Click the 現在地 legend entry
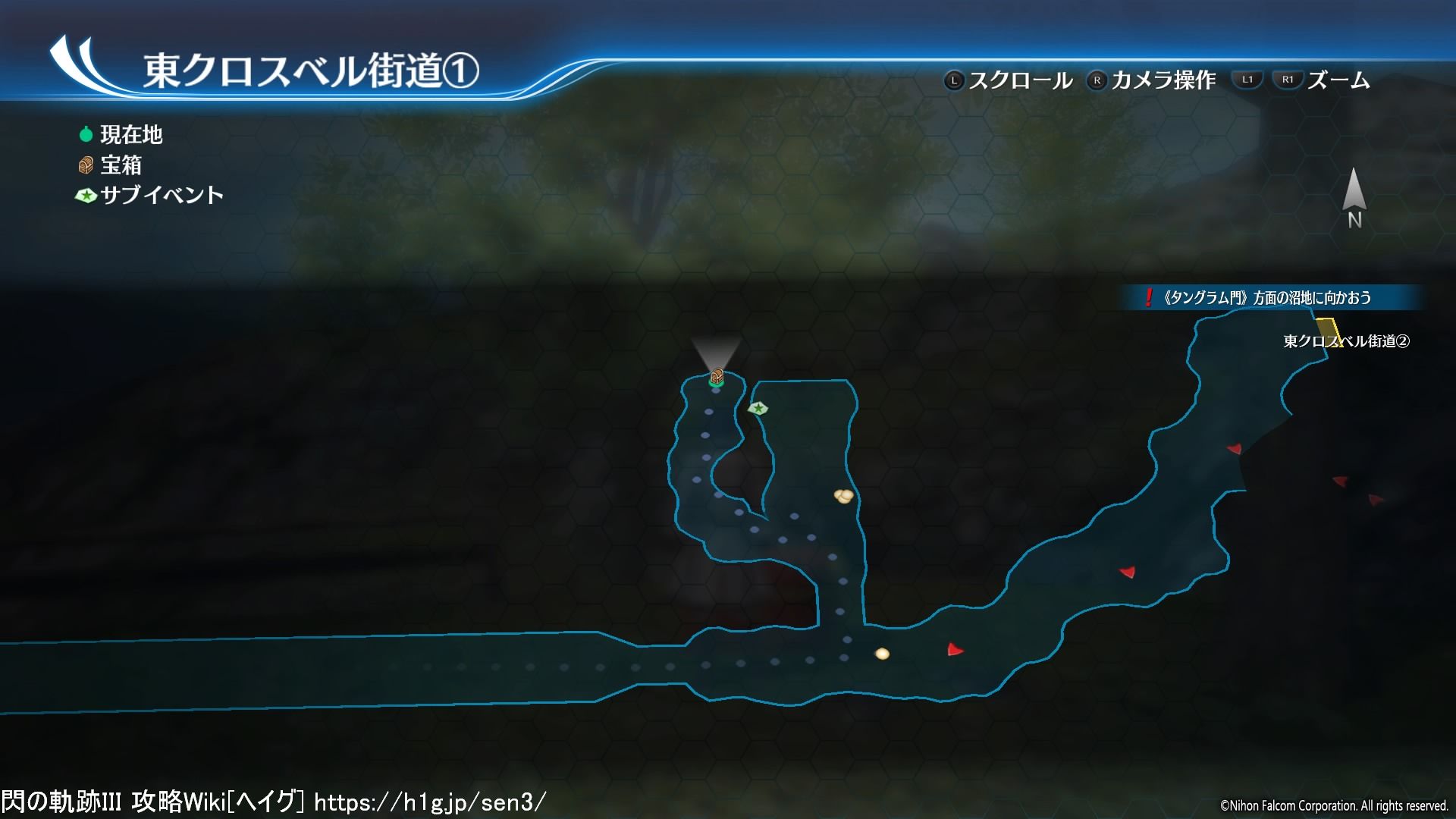1456x819 pixels. (121, 135)
